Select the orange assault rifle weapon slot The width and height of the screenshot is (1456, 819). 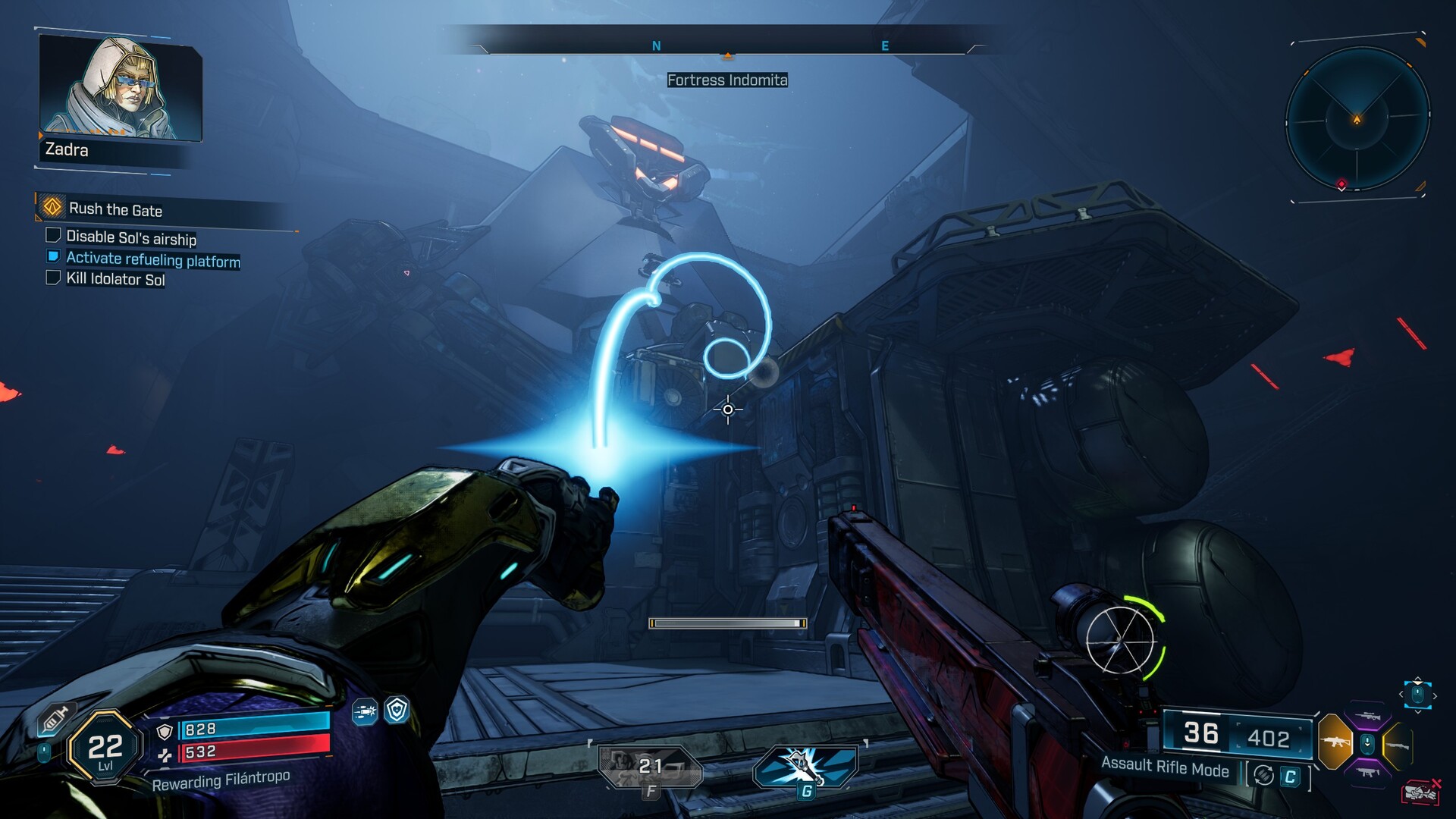click(x=1335, y=741)
